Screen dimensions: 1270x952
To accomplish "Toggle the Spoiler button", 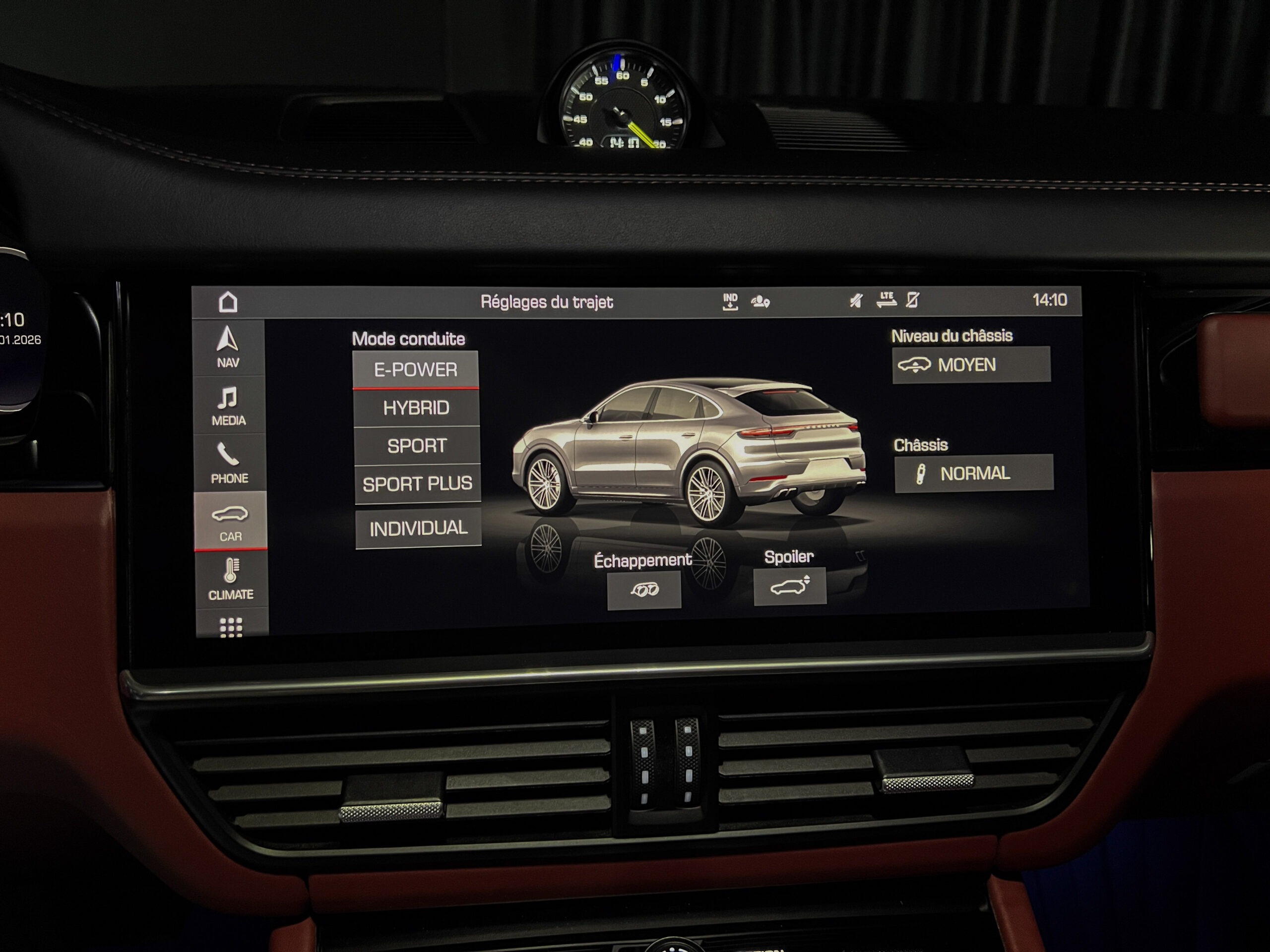I will [x=790, y=586].
